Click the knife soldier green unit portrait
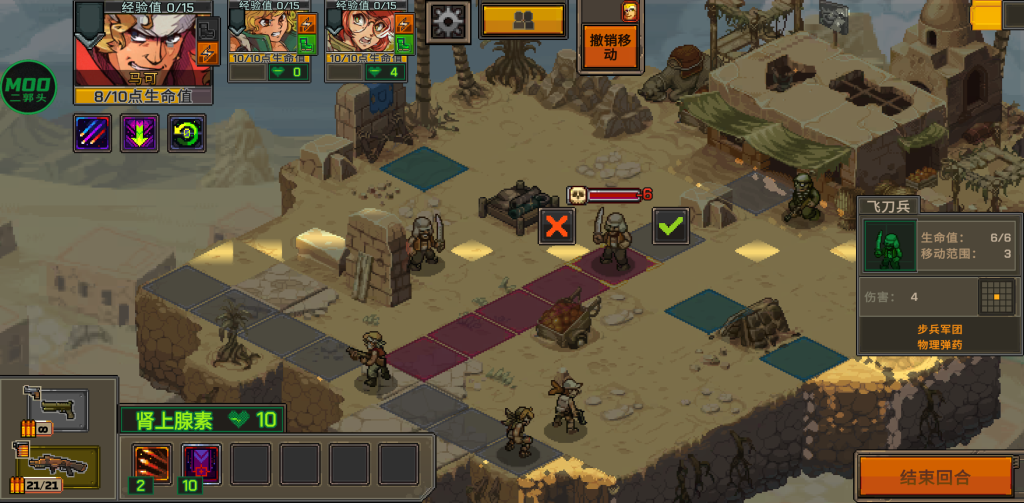The height and width of the screenshot is (503, 1024). click(889, 246)
